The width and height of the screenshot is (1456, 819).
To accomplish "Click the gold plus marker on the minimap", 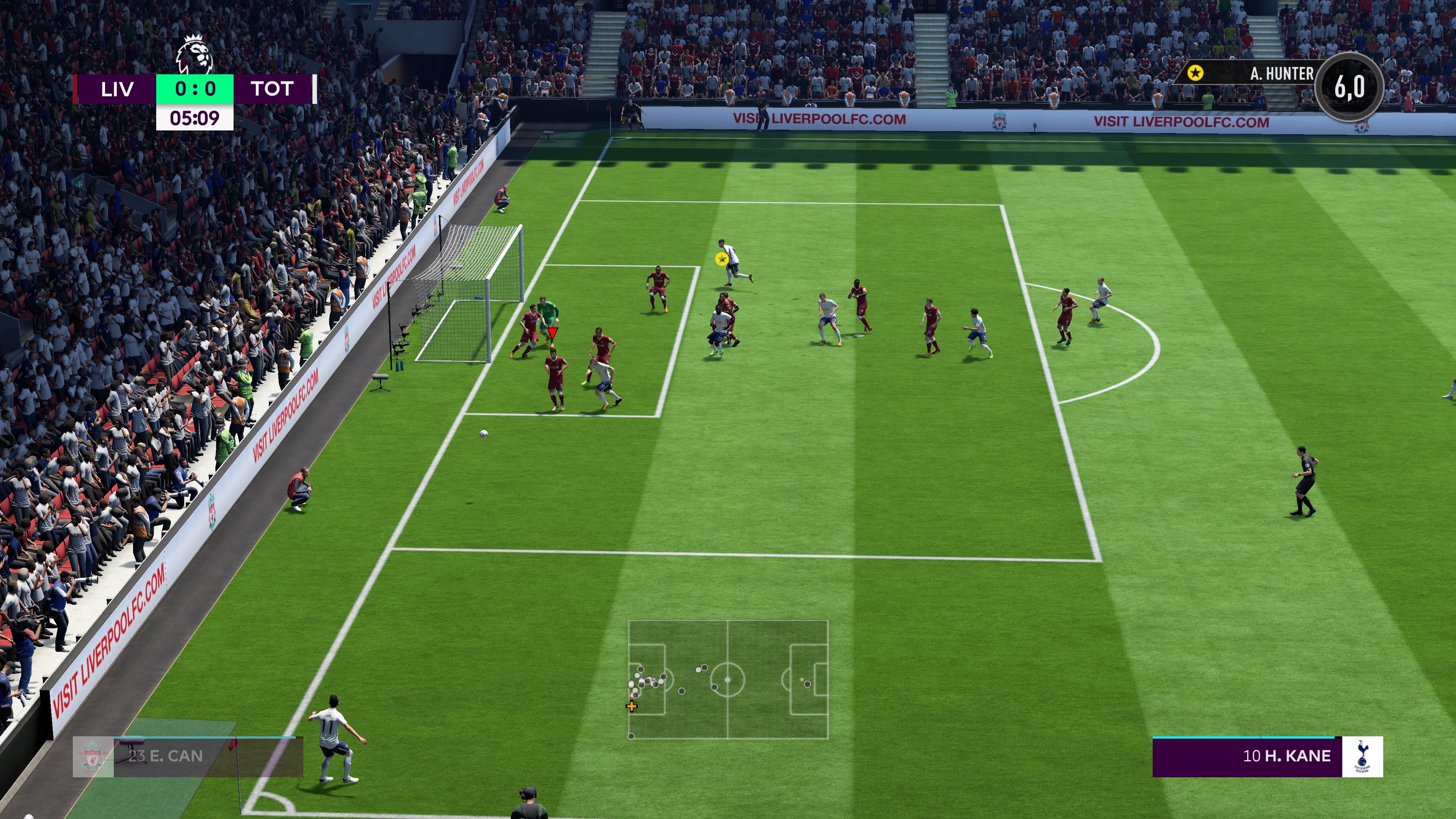I will (x=631, y=705).
